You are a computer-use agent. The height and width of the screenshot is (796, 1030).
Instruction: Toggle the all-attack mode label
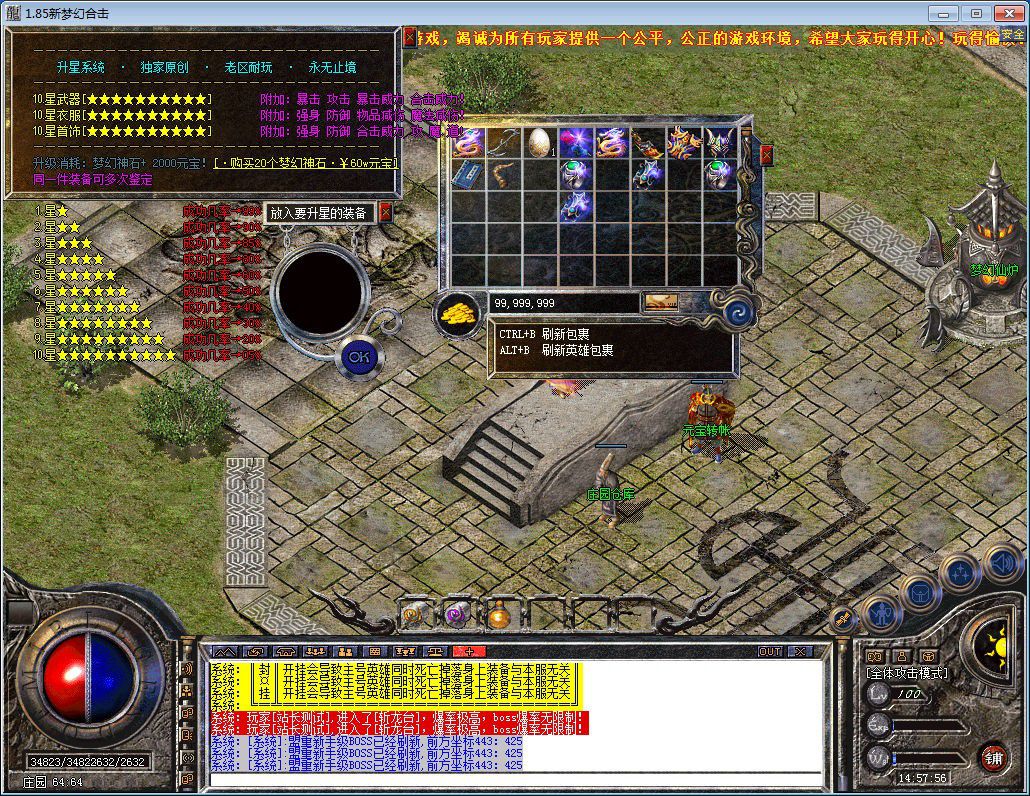tap(907, 673)
